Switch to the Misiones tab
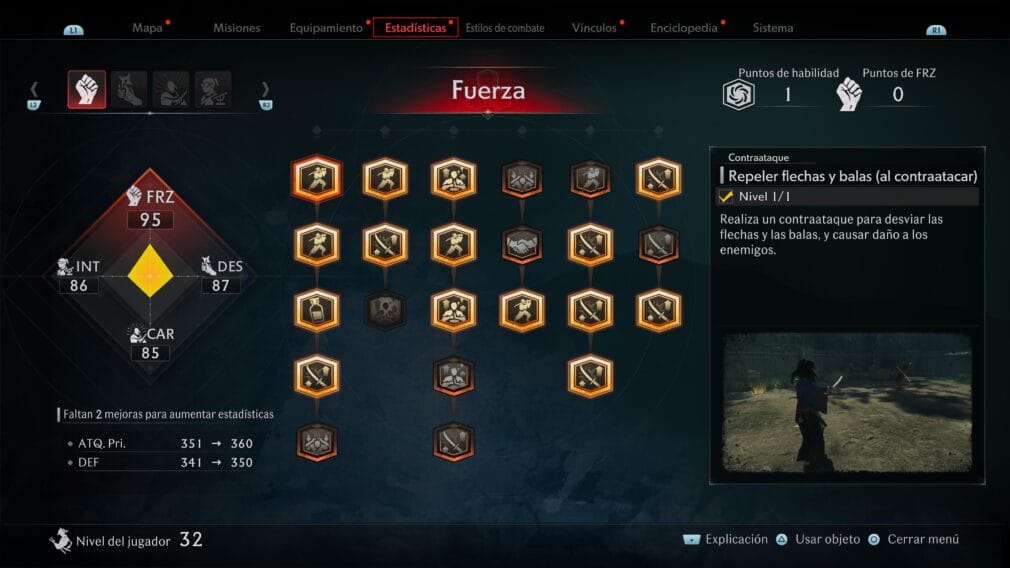Screen dimensions: 1010x568 pos(236,28)
